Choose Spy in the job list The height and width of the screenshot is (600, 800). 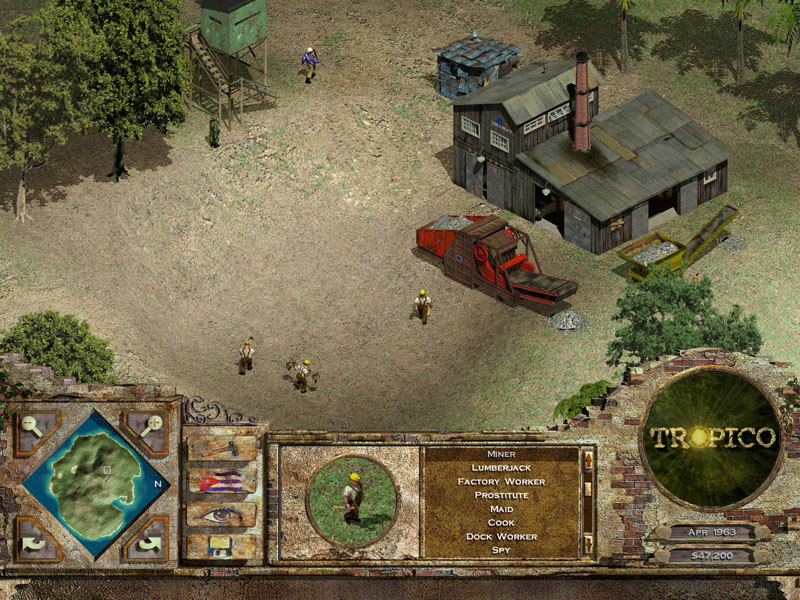click(501, 549)
